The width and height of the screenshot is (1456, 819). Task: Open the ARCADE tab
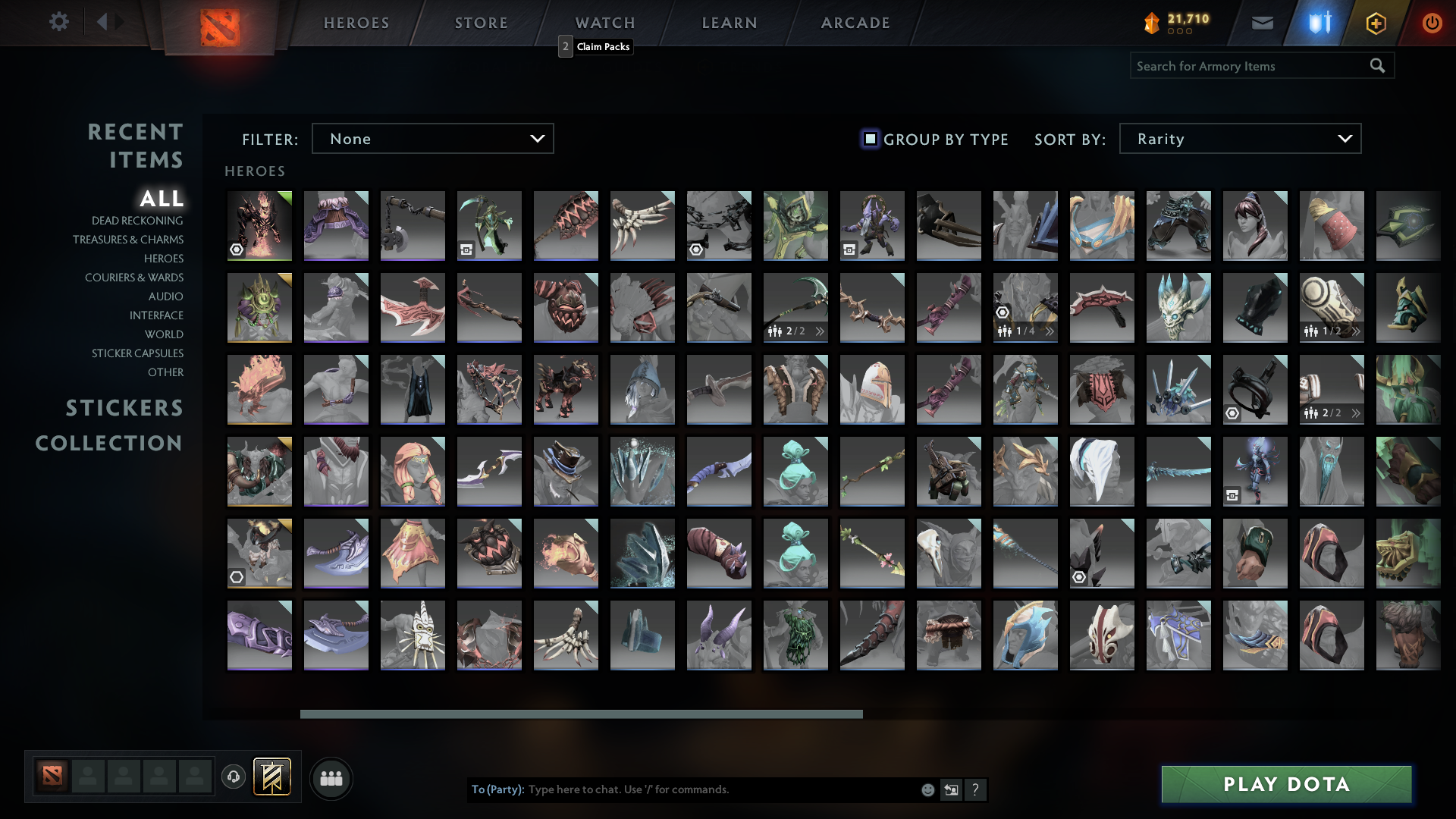[x=855, y=23]
